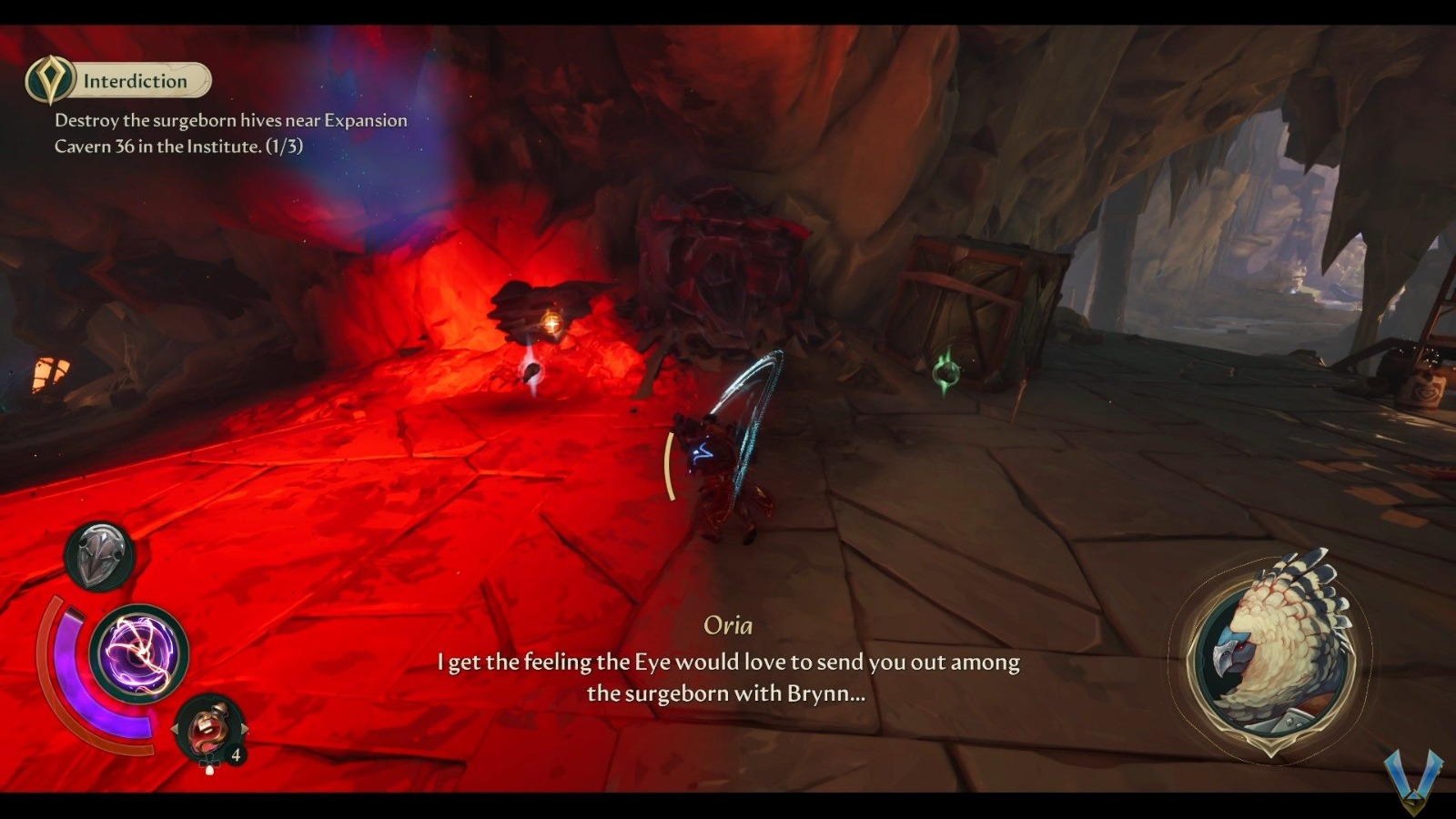Image resolution: width=1456 pixels, height=819 pixels.
Task: Click the dialogue text to advance conversation
Action: 728,678
